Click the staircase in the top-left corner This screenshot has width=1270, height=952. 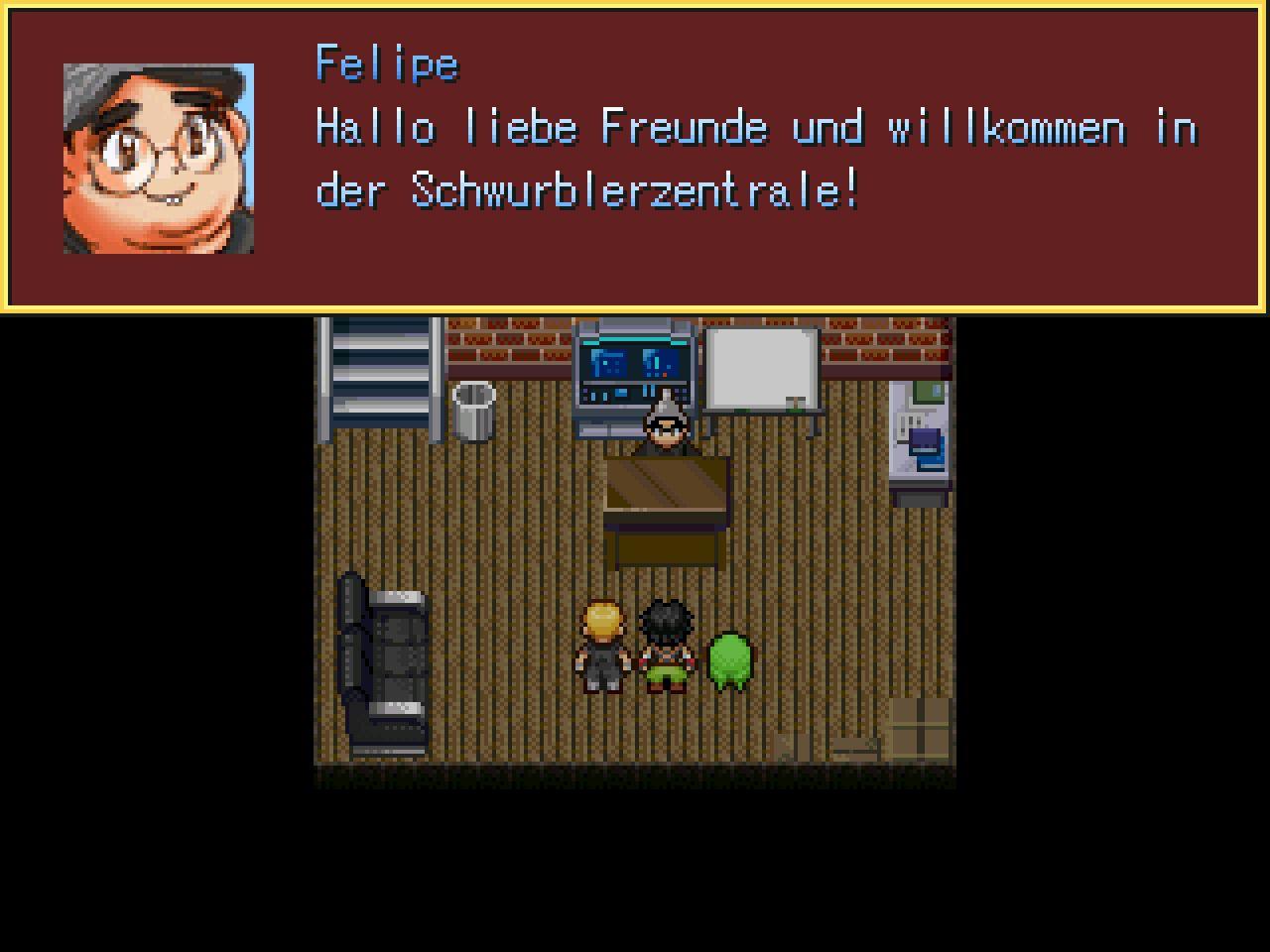pyautogui.click(x=382, y=377)
